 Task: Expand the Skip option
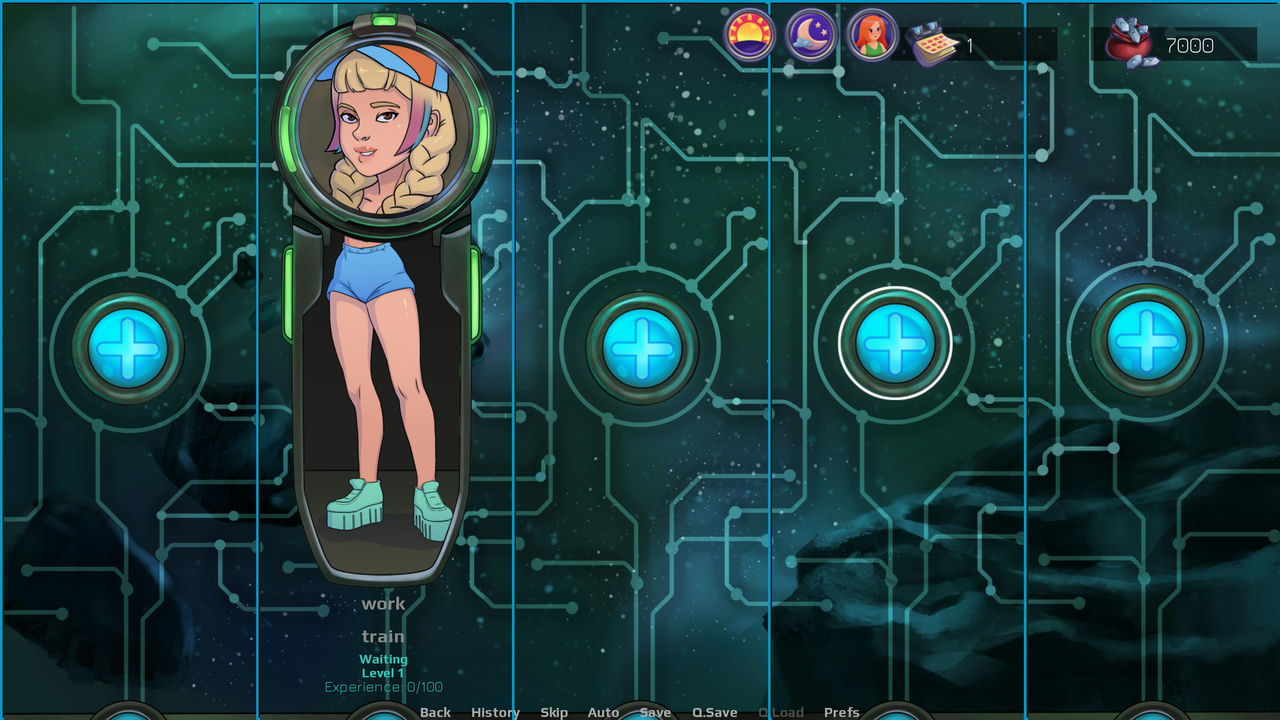554,712
